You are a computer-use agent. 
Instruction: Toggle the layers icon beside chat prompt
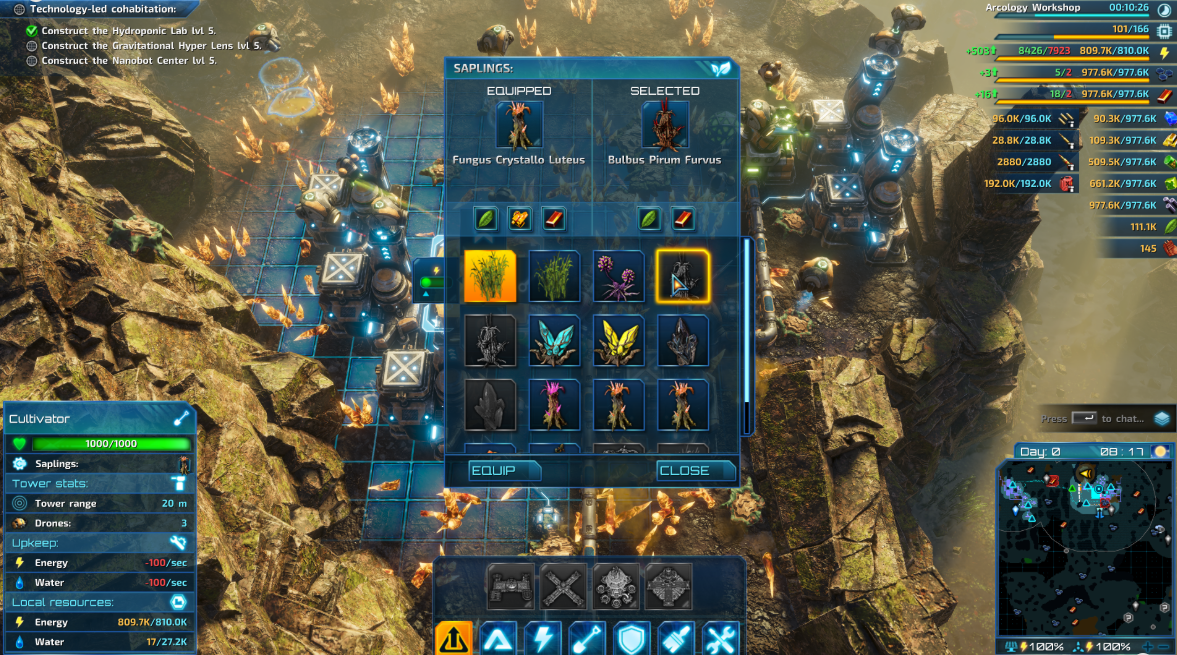(x=1161, y=419)
